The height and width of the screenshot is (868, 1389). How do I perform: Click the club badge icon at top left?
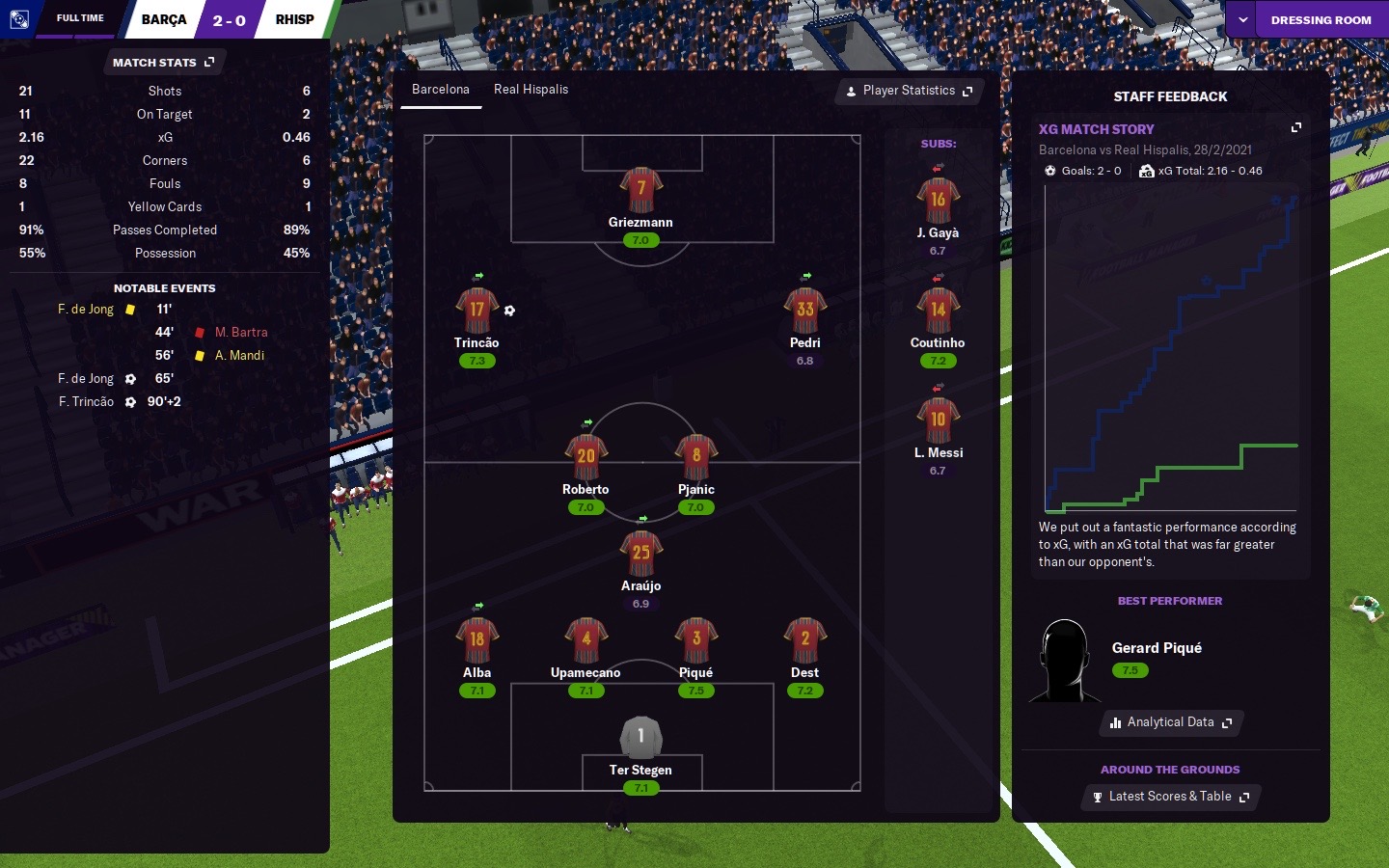[x=18, y=19]
